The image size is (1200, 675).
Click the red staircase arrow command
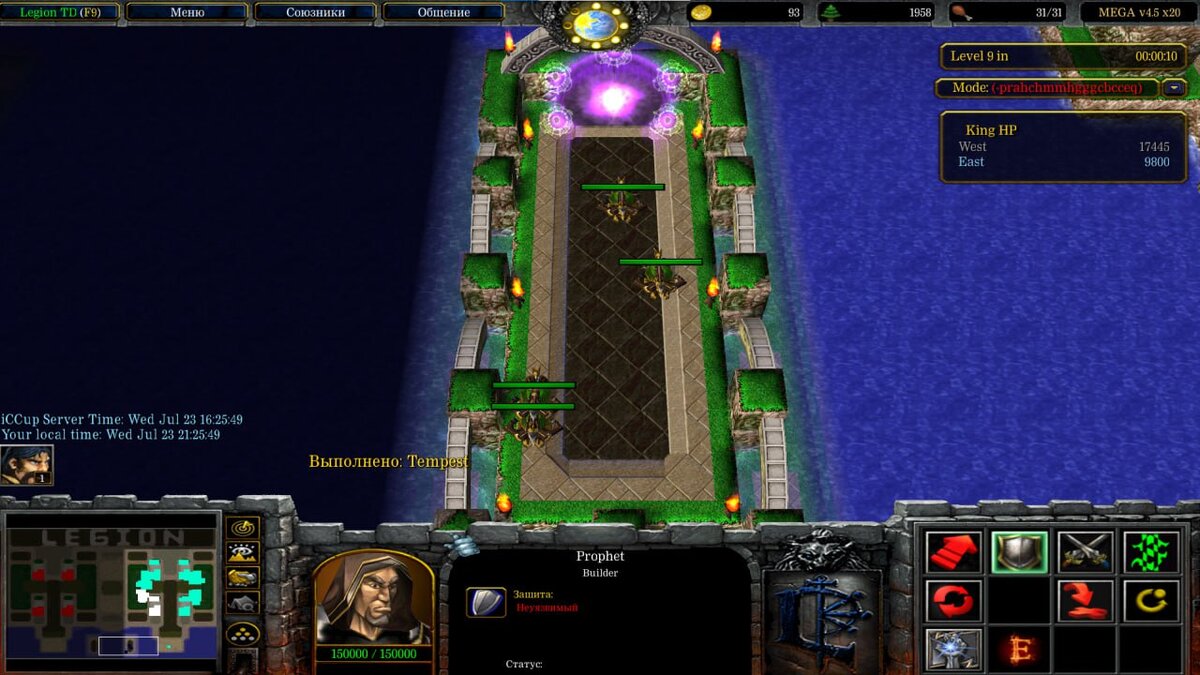point(952,552)
